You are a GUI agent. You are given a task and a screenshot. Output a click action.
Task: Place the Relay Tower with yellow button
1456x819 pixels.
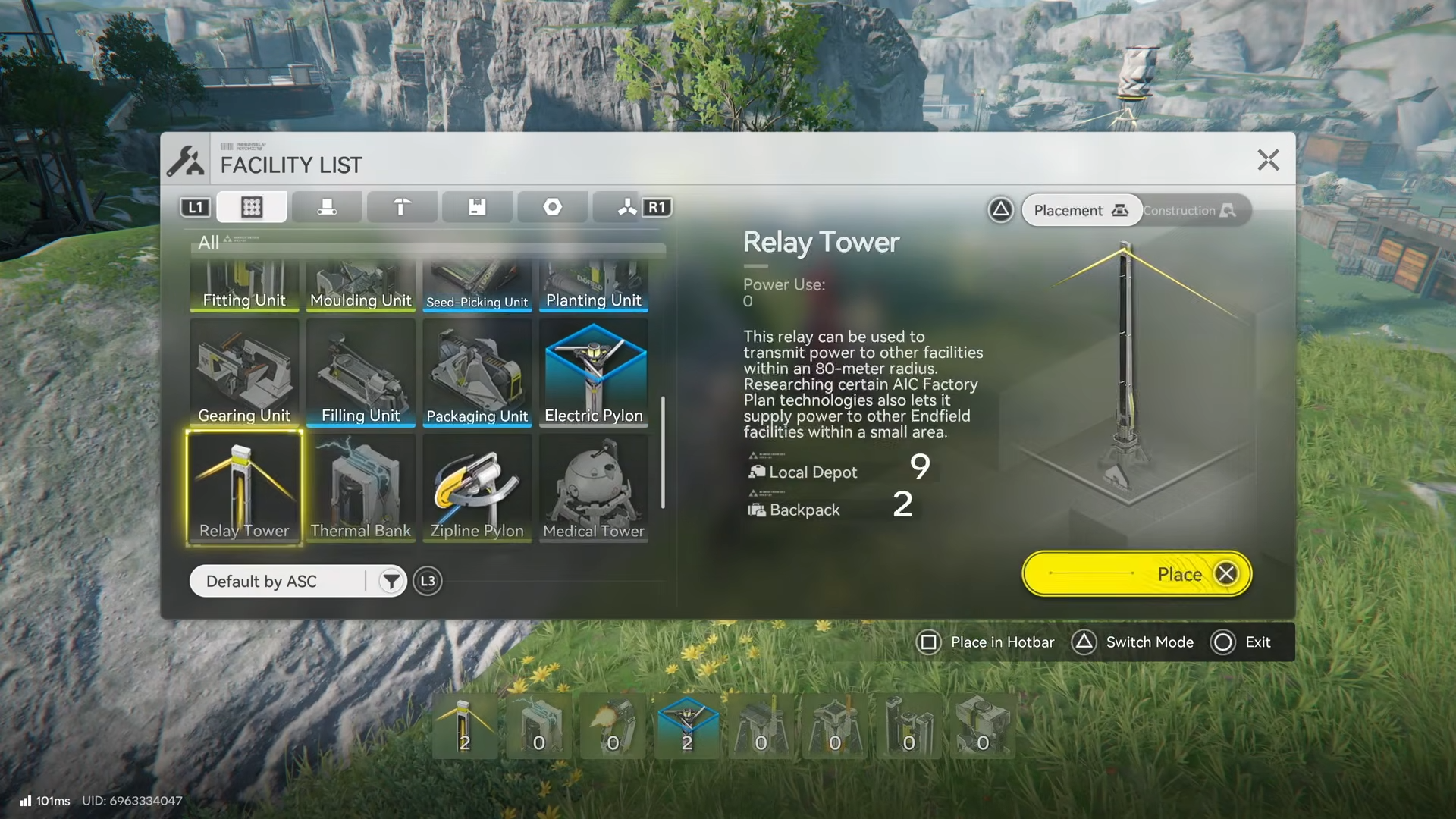pyautogui.click(x=1136, y=574)
